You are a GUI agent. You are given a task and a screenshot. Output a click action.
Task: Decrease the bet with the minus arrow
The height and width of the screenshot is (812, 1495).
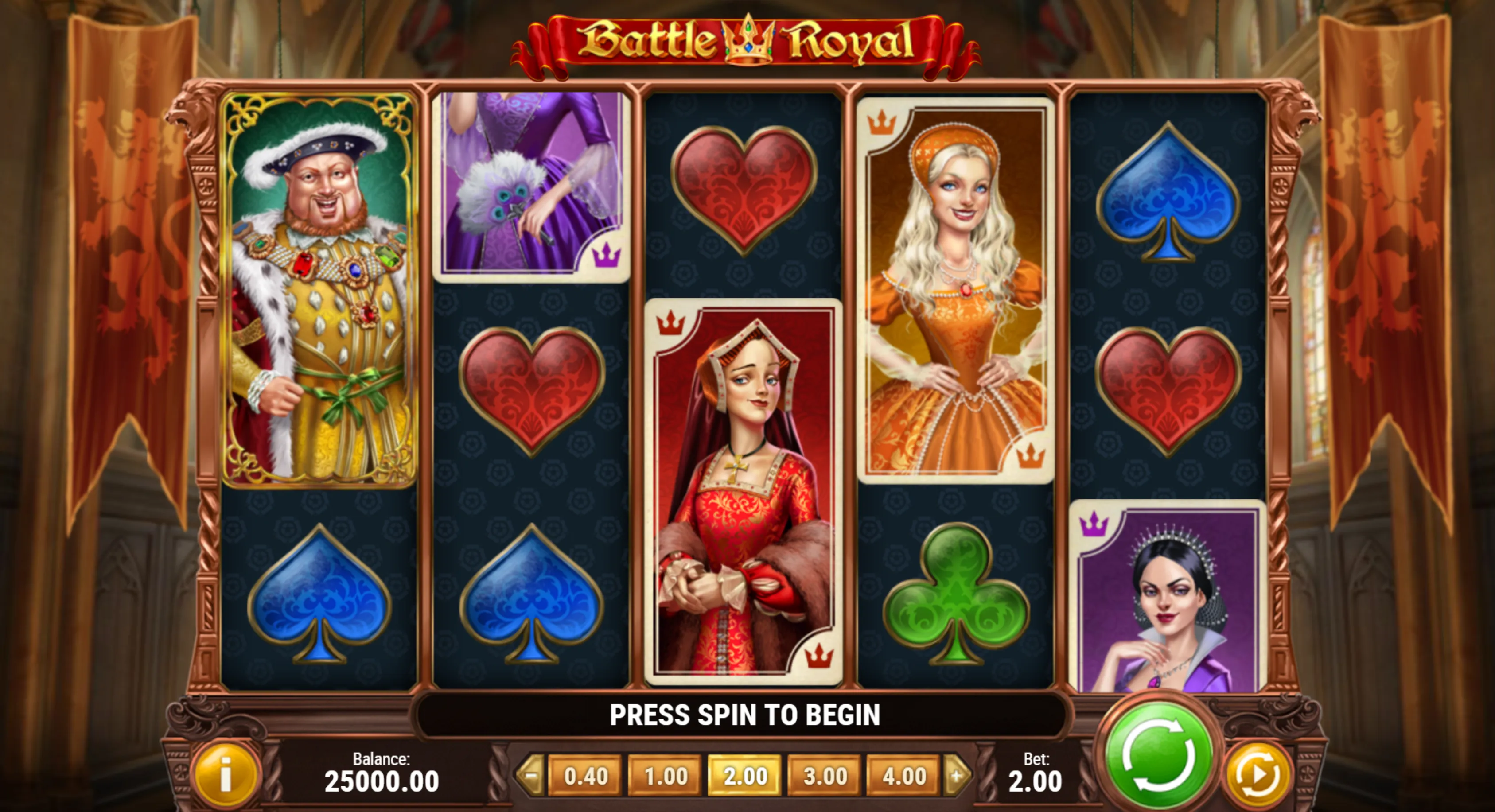coord(530,775)
